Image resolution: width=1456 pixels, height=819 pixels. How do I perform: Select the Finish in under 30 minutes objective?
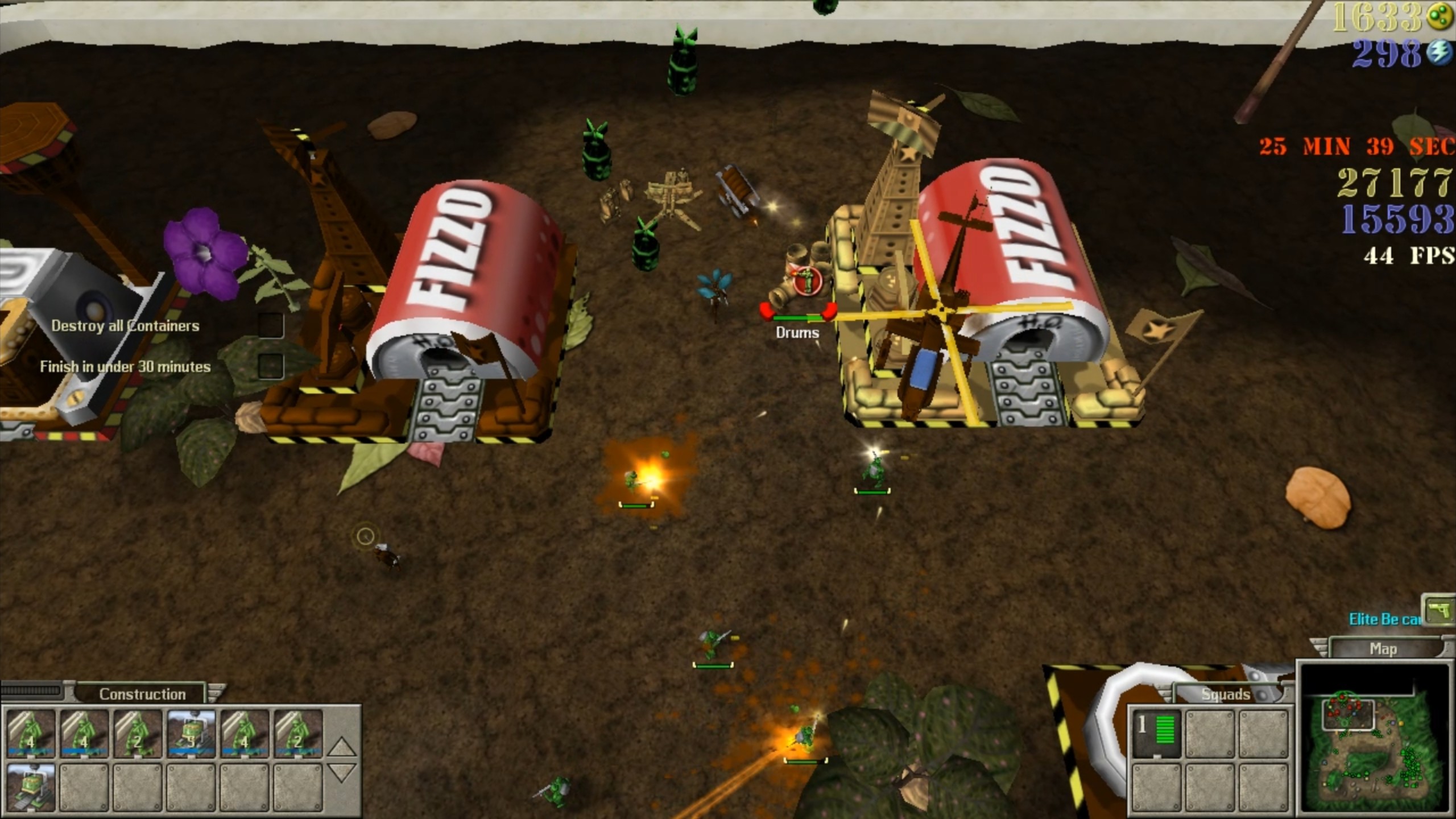(x=125, y=367)
